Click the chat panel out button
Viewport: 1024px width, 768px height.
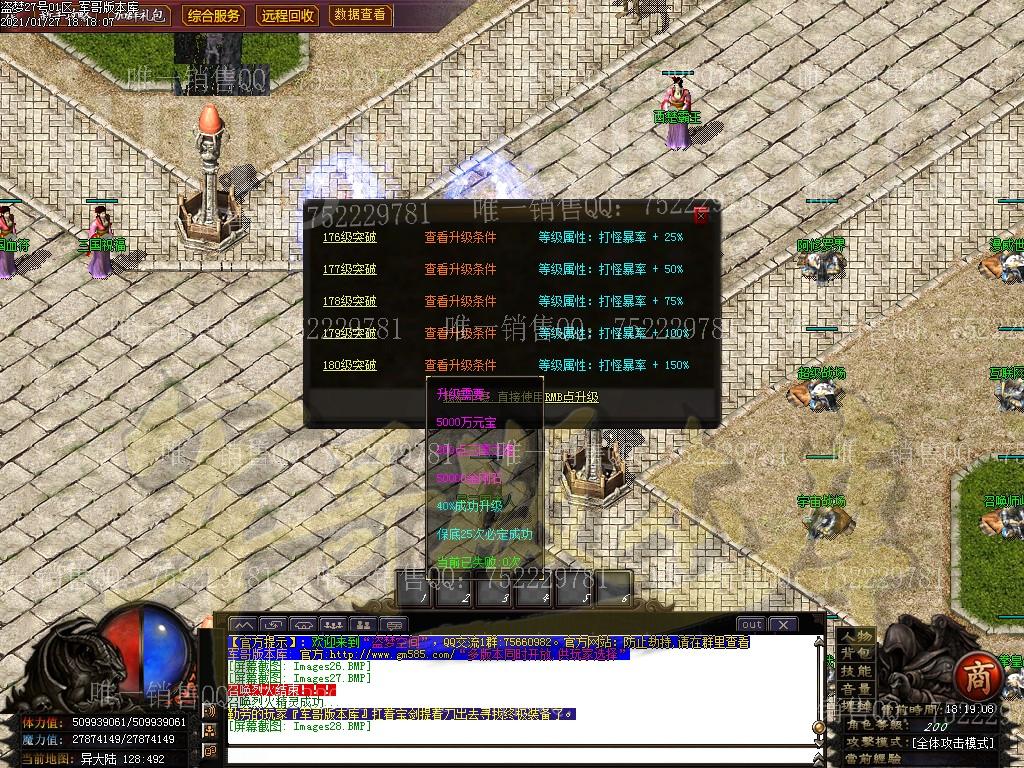click(751, 625)
